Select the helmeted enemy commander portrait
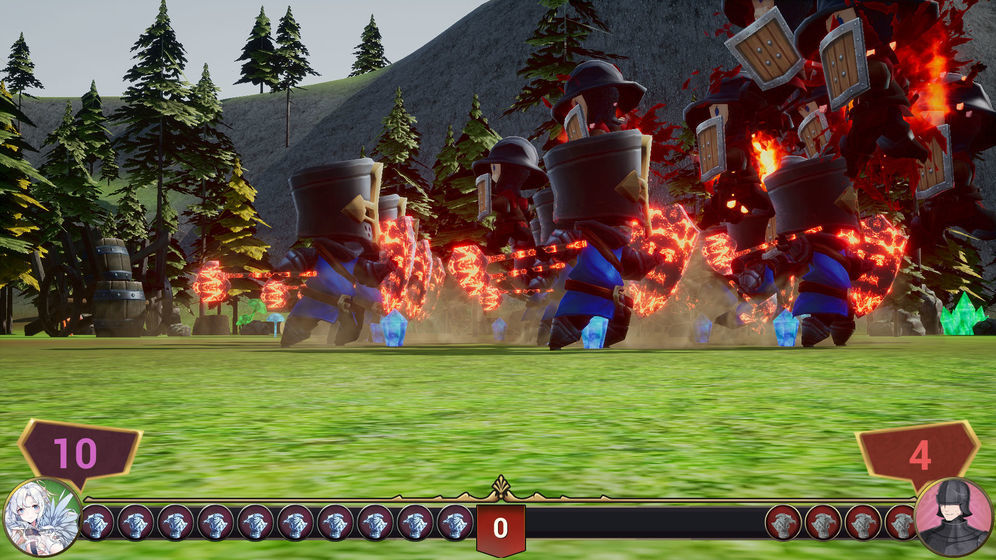The height and width of the screenshot is (560, 996). (x=953, y=518)
